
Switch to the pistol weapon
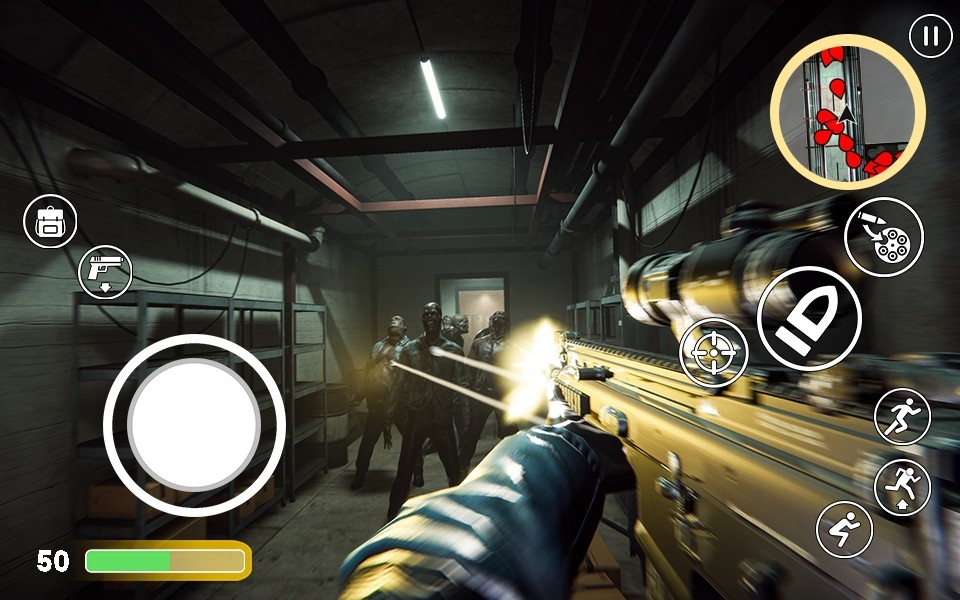click(105, 271)
